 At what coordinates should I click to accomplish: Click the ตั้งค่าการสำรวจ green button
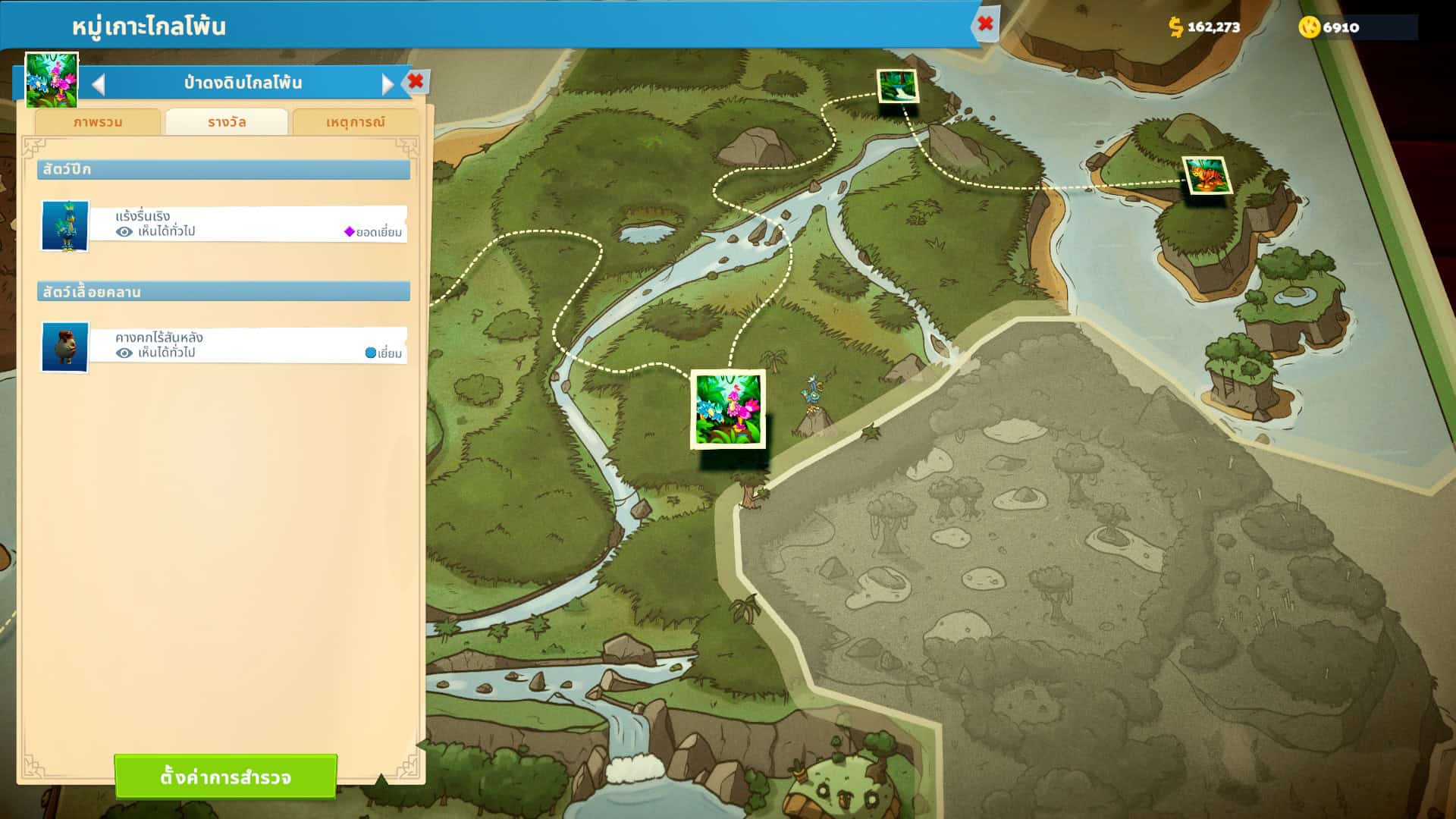225,777
